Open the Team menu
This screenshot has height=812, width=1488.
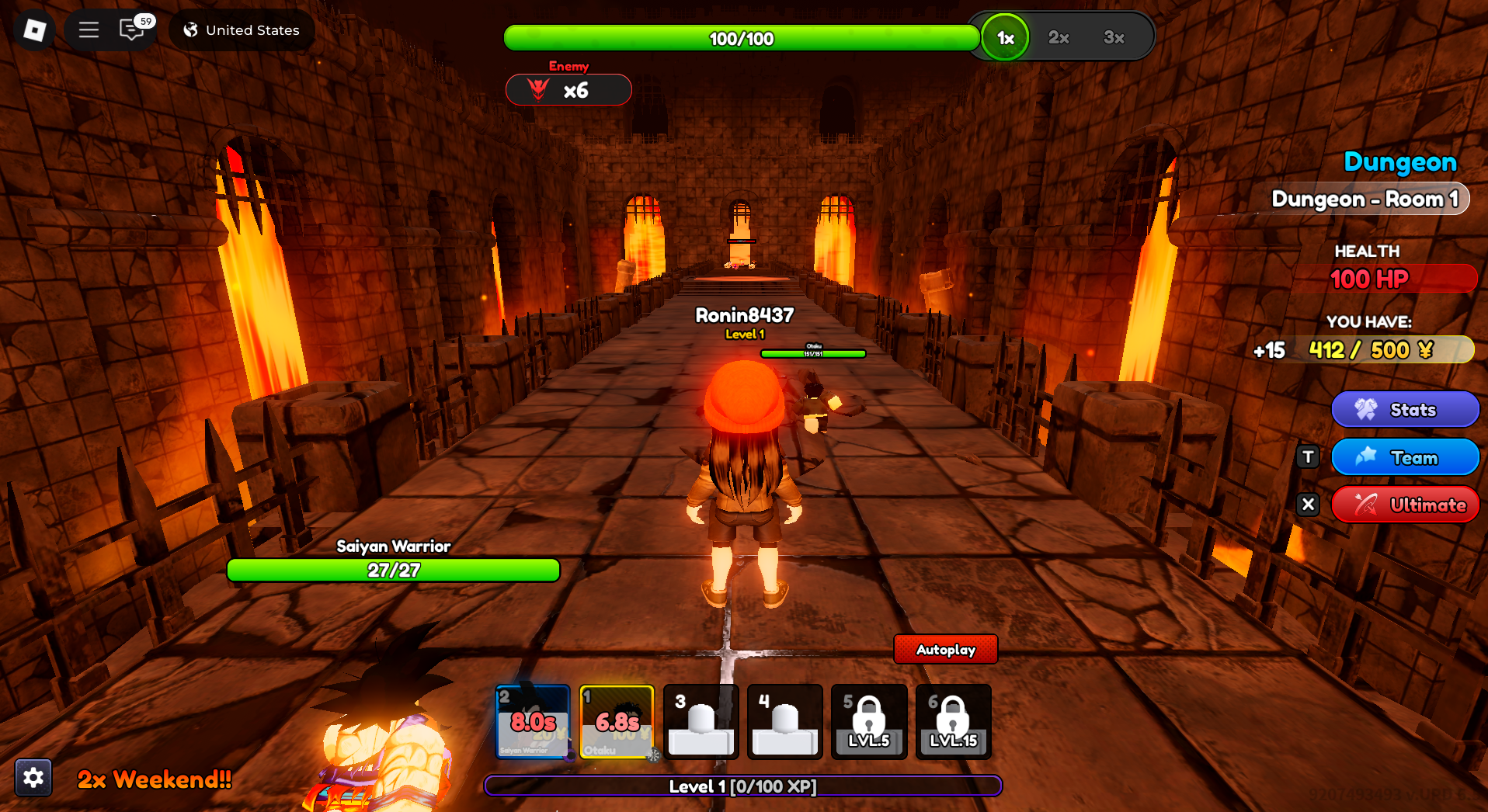point(1404,457)
